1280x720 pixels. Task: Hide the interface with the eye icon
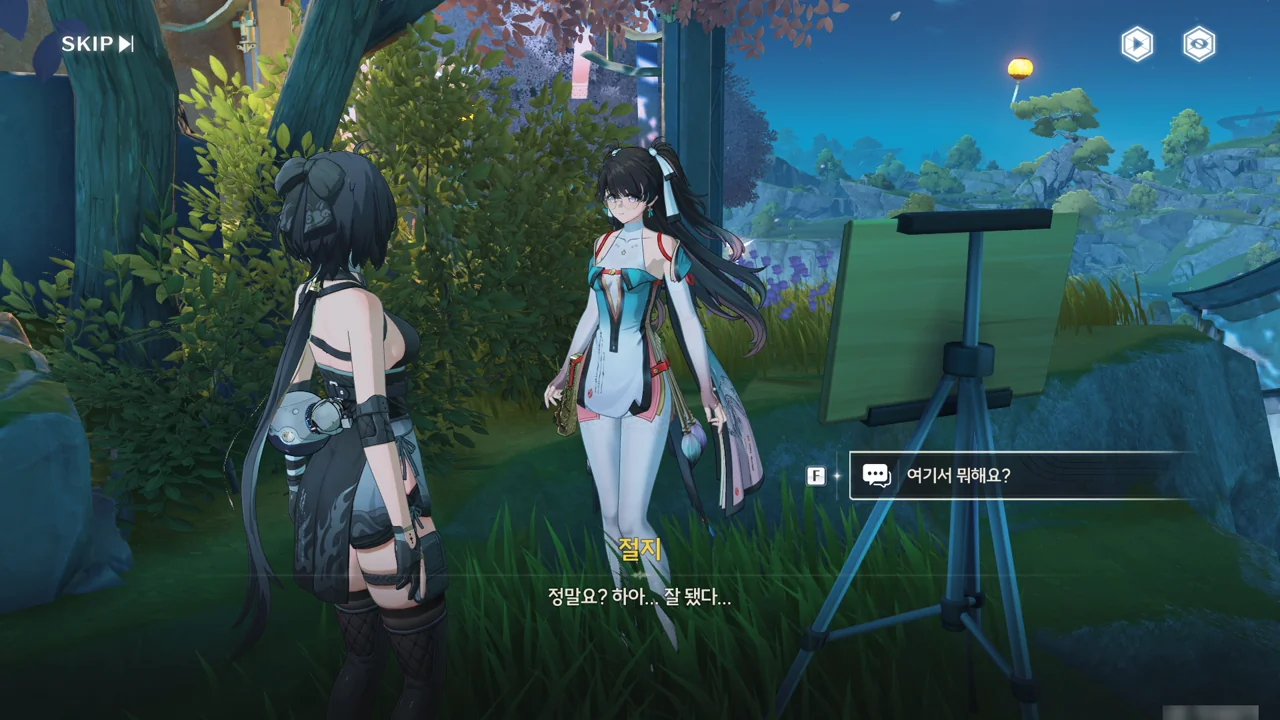coord(1199,44)
